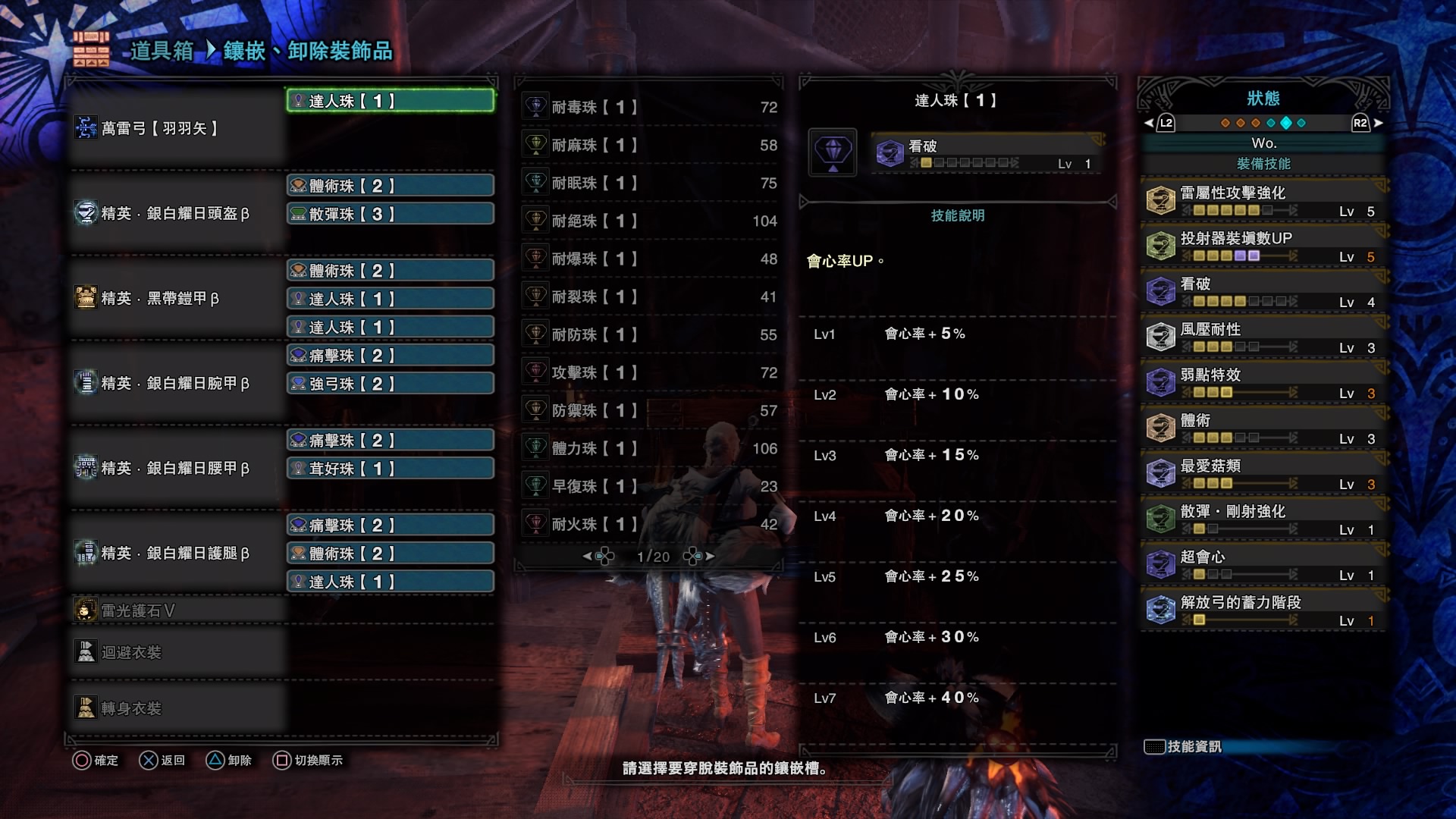Select the 精英·銀白耀日頭盔β helmet entry

(176, 213)
